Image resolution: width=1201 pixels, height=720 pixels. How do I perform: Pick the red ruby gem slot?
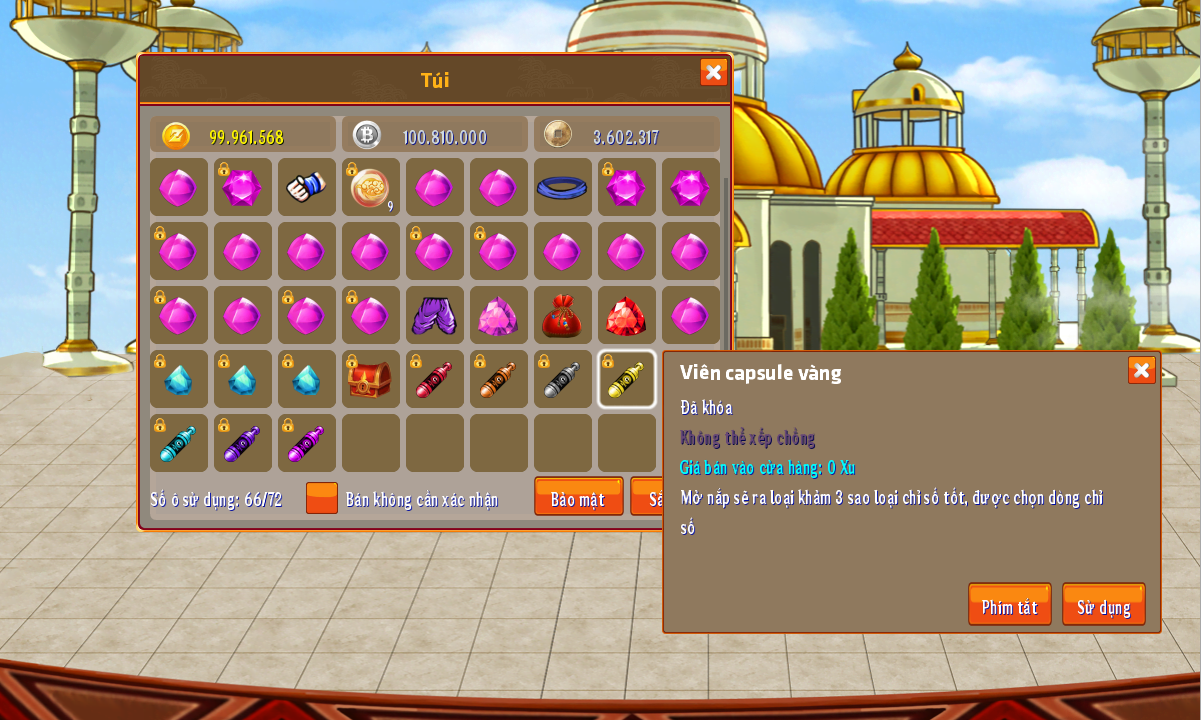tap(626, 315)
